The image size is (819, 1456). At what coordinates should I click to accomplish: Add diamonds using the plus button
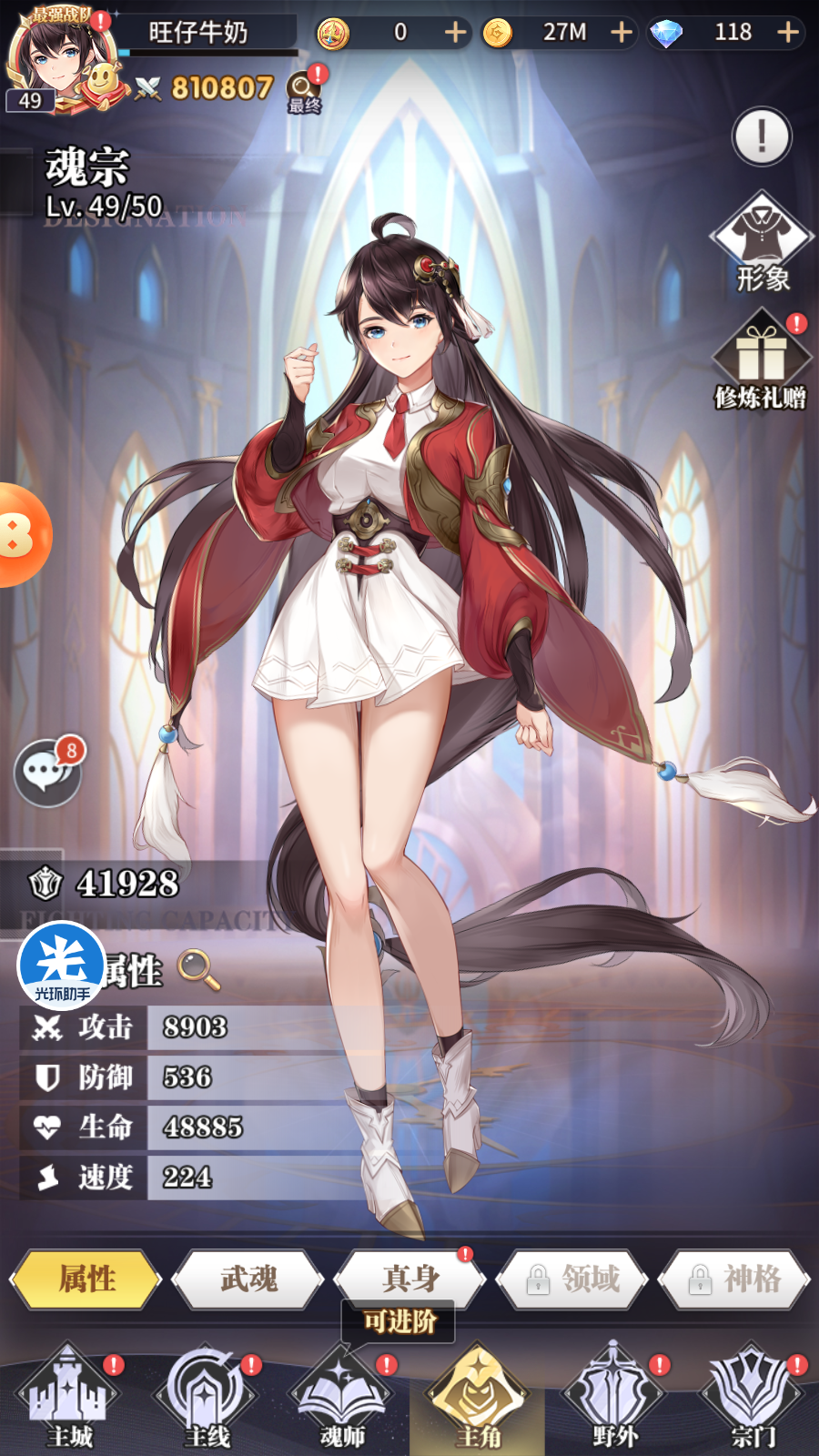pos(788,33)
